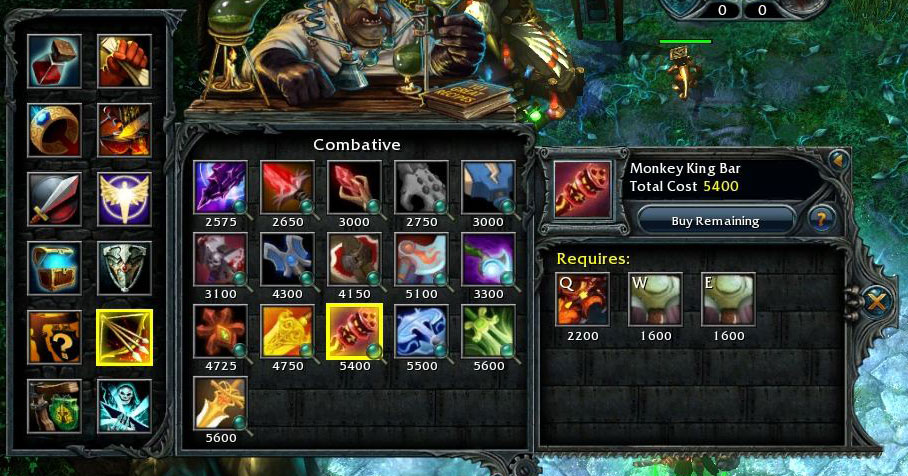Select the item priced 3300

[487, 259]
